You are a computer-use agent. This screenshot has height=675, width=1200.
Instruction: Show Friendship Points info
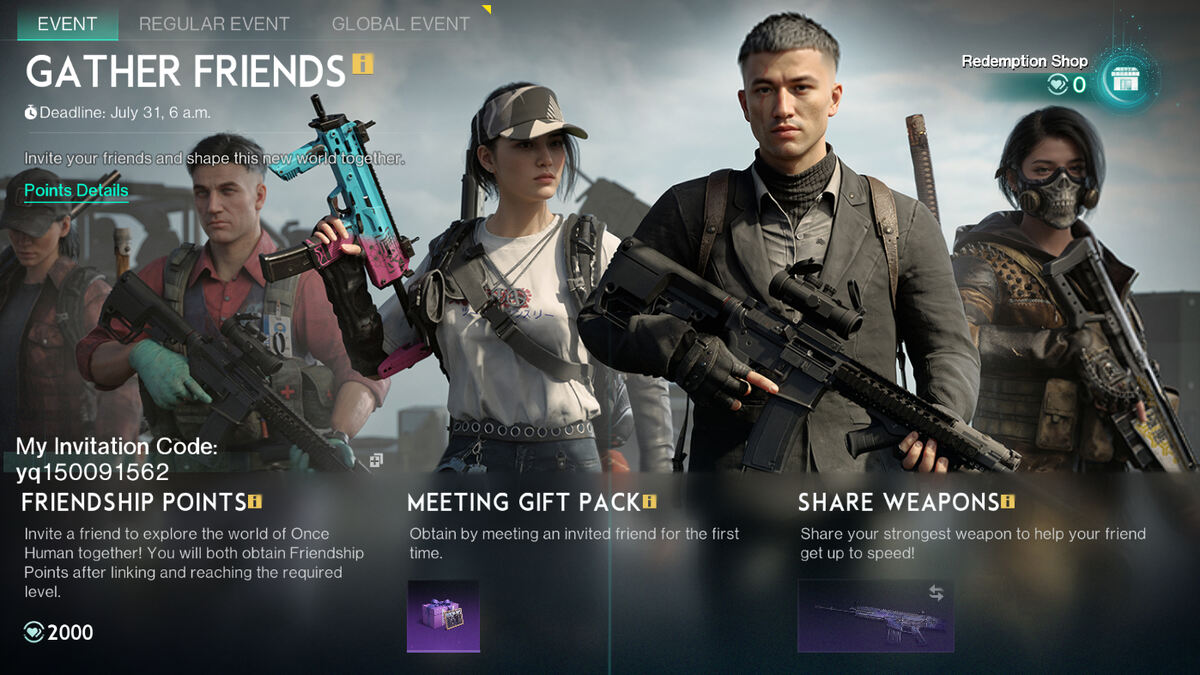255,501
